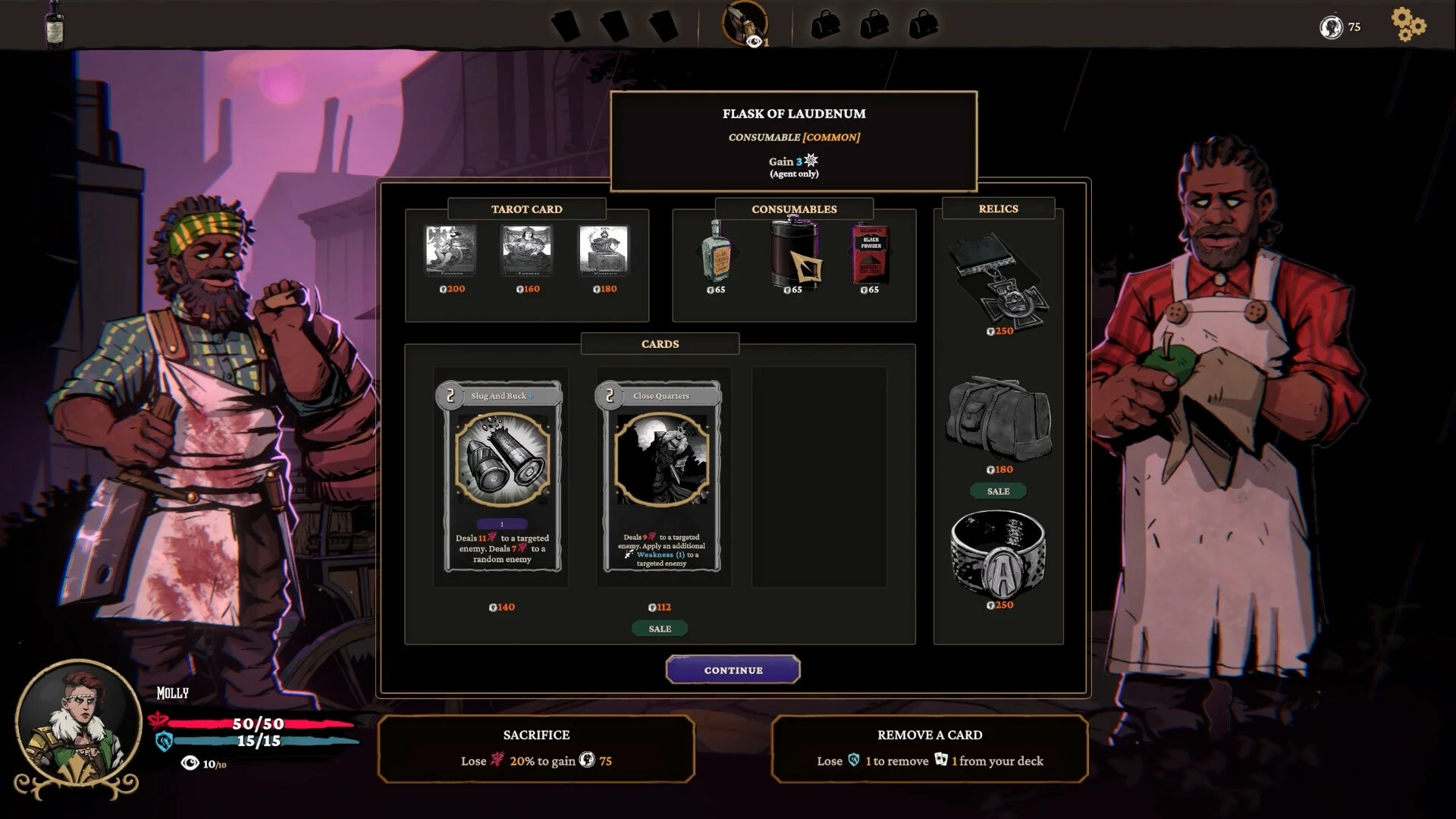Buy the Slug And Buck card
1456x819 pixels.
click(x=502, y=476)
